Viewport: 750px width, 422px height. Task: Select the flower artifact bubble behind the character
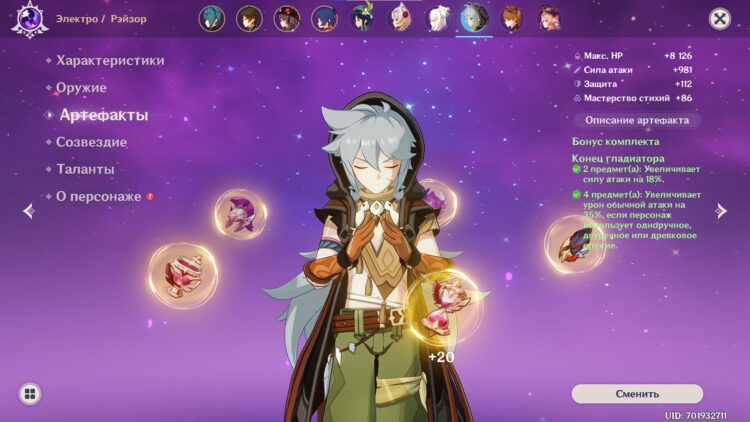tap(438, 200)
